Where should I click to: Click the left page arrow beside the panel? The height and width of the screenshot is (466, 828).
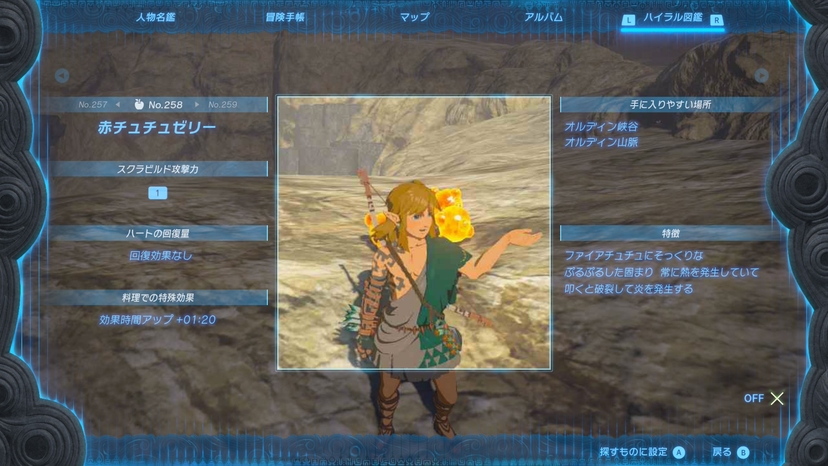tap(62, 75)
